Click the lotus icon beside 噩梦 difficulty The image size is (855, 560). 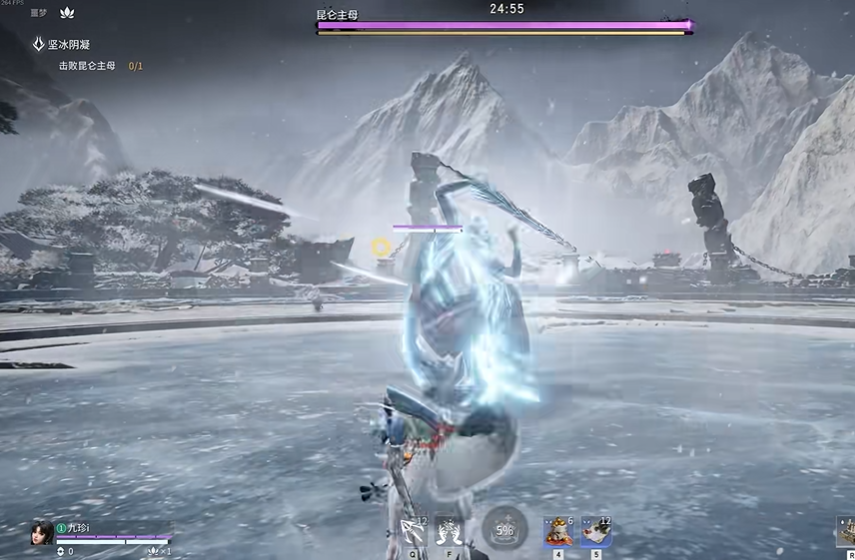(68, 13)
